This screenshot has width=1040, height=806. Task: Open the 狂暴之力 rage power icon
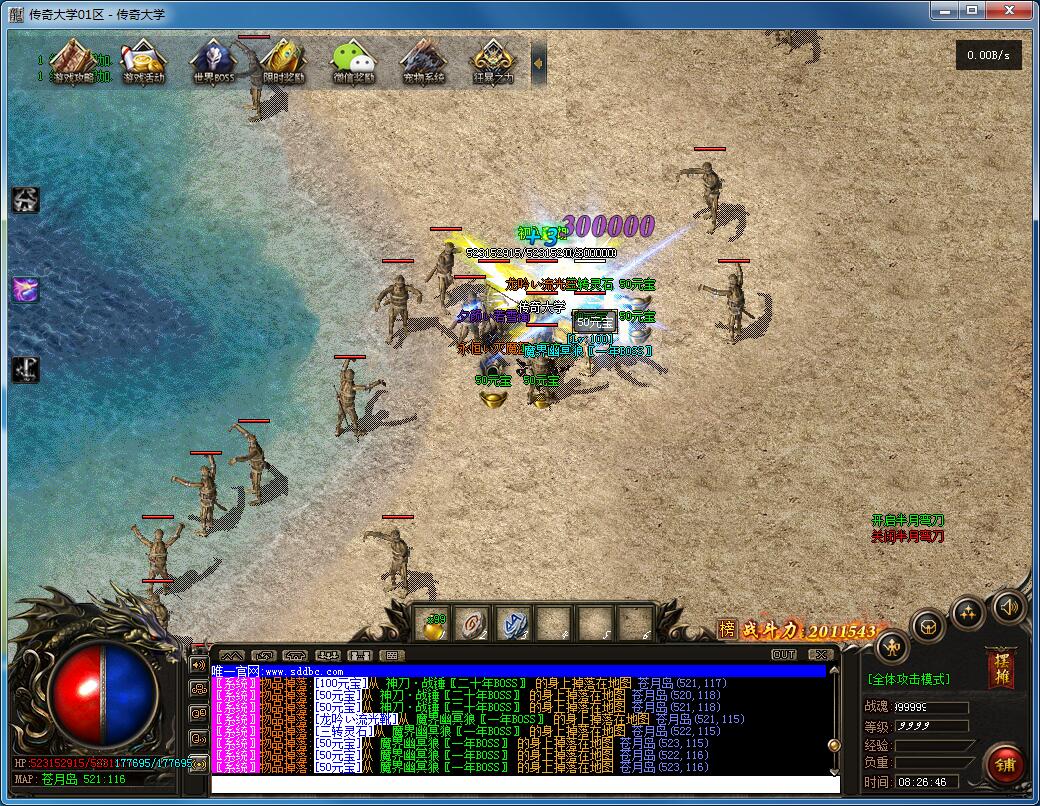(493, 61)
